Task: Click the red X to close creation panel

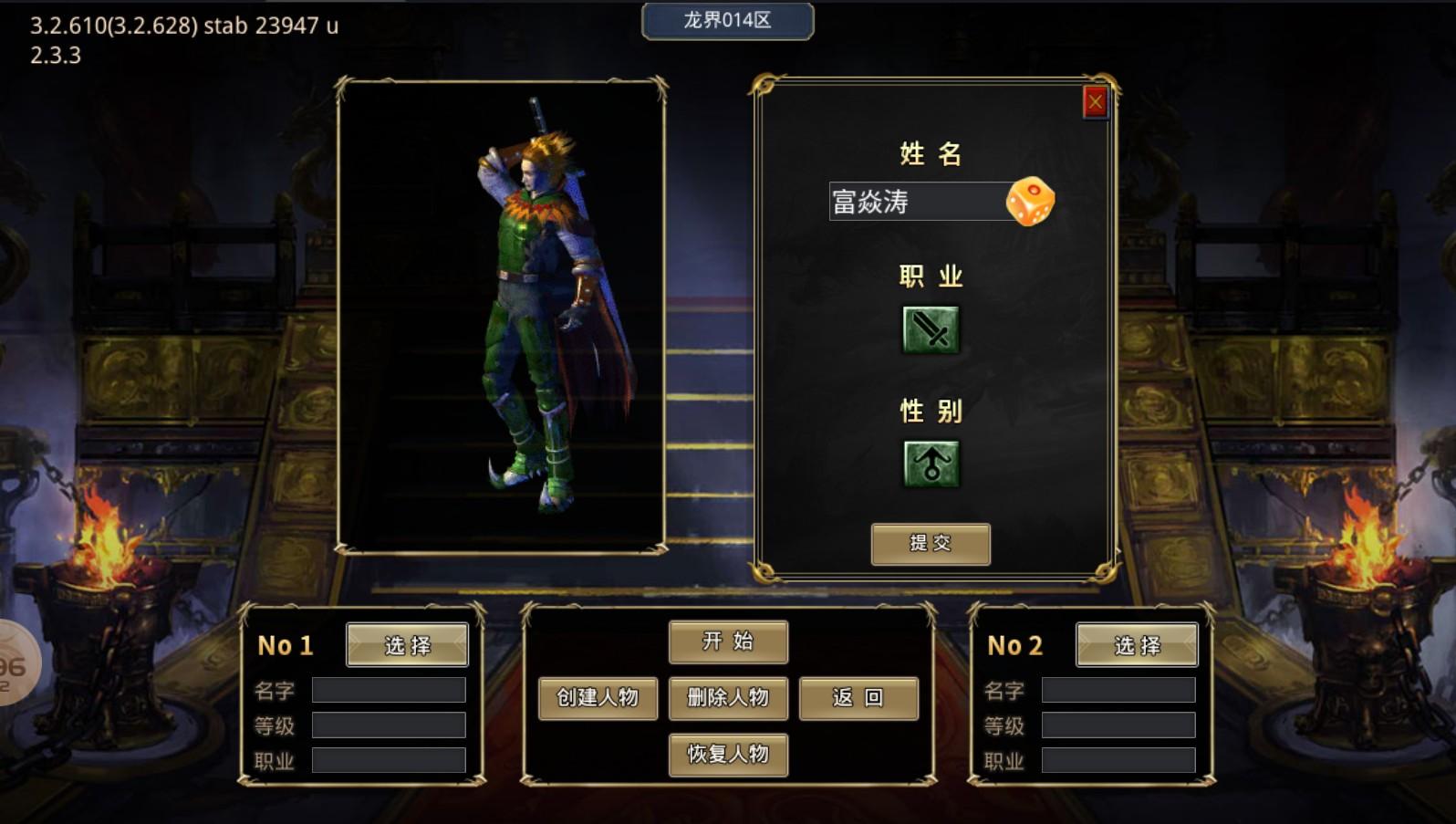Action: coord(1094,101)
